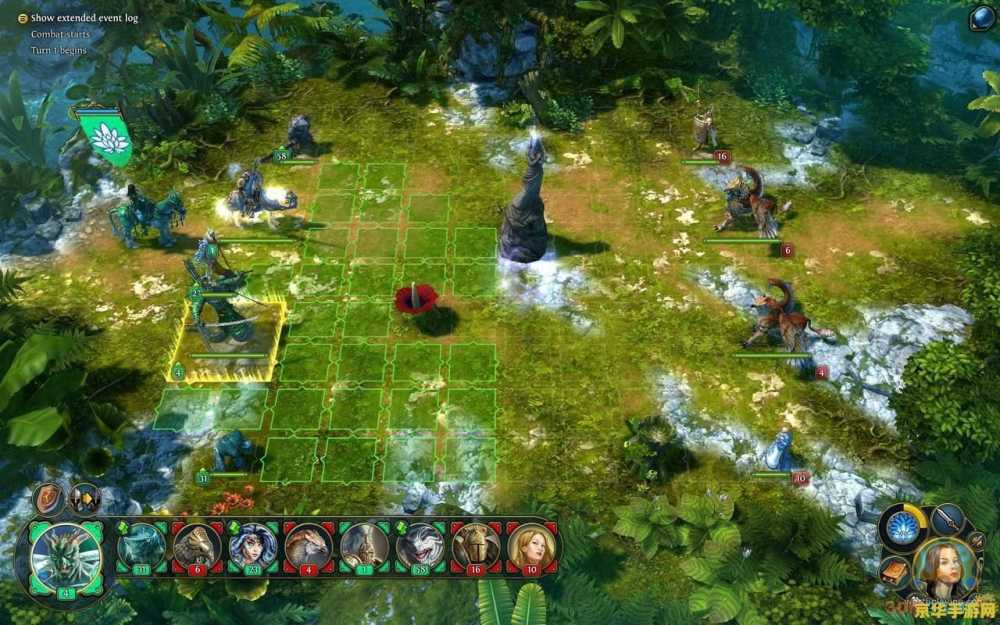Select the turn-order portrait with stack 6

click(x=197, y=546)
